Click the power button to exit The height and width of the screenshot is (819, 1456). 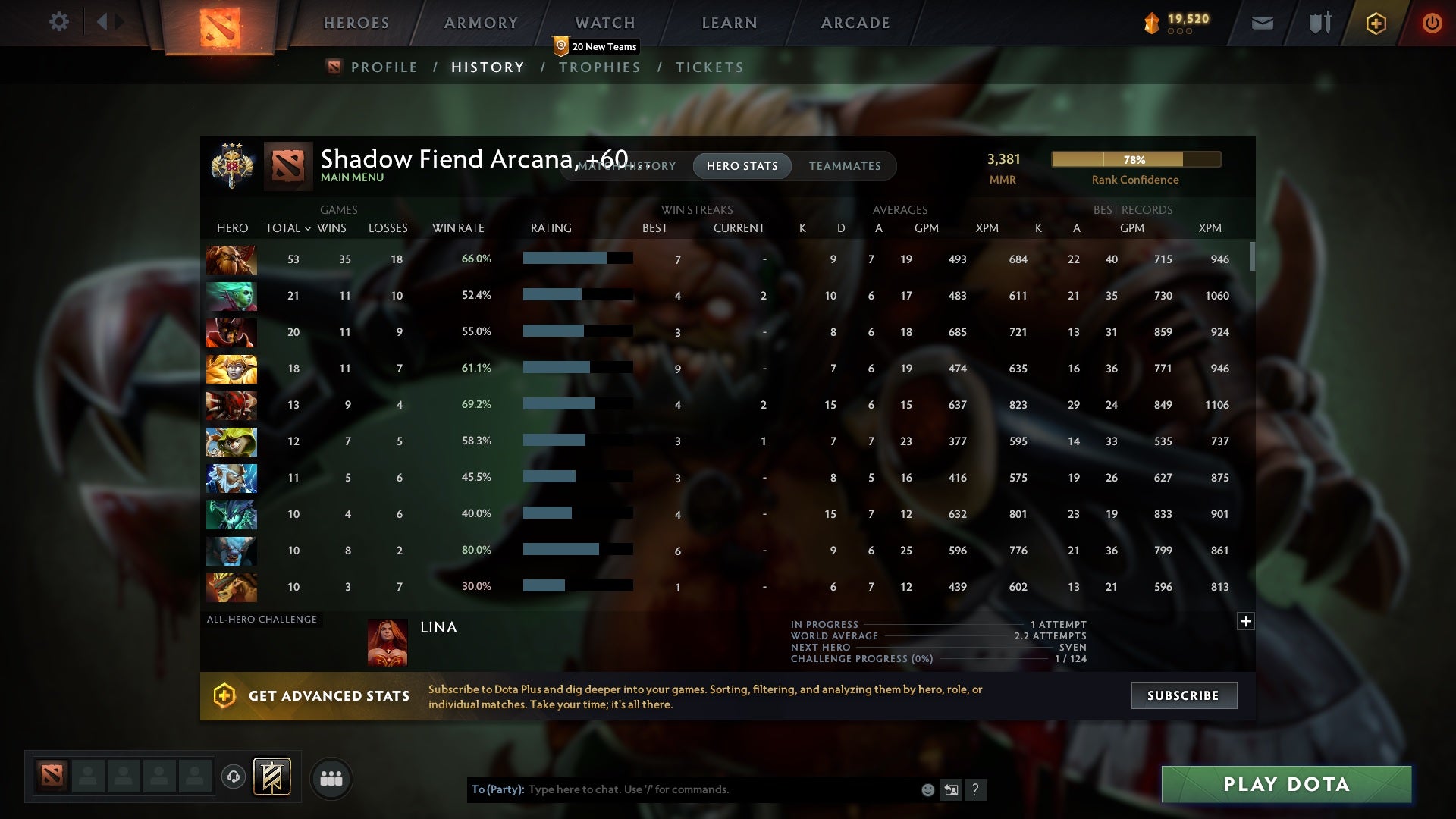tap(1432, 23)
